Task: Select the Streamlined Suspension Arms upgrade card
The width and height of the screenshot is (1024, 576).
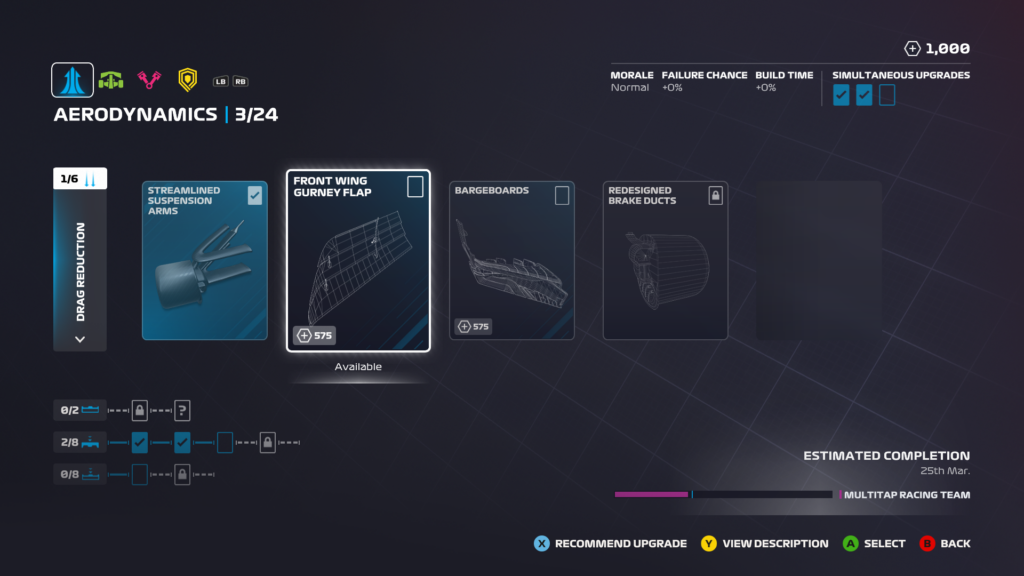Action: click(205, 261)
